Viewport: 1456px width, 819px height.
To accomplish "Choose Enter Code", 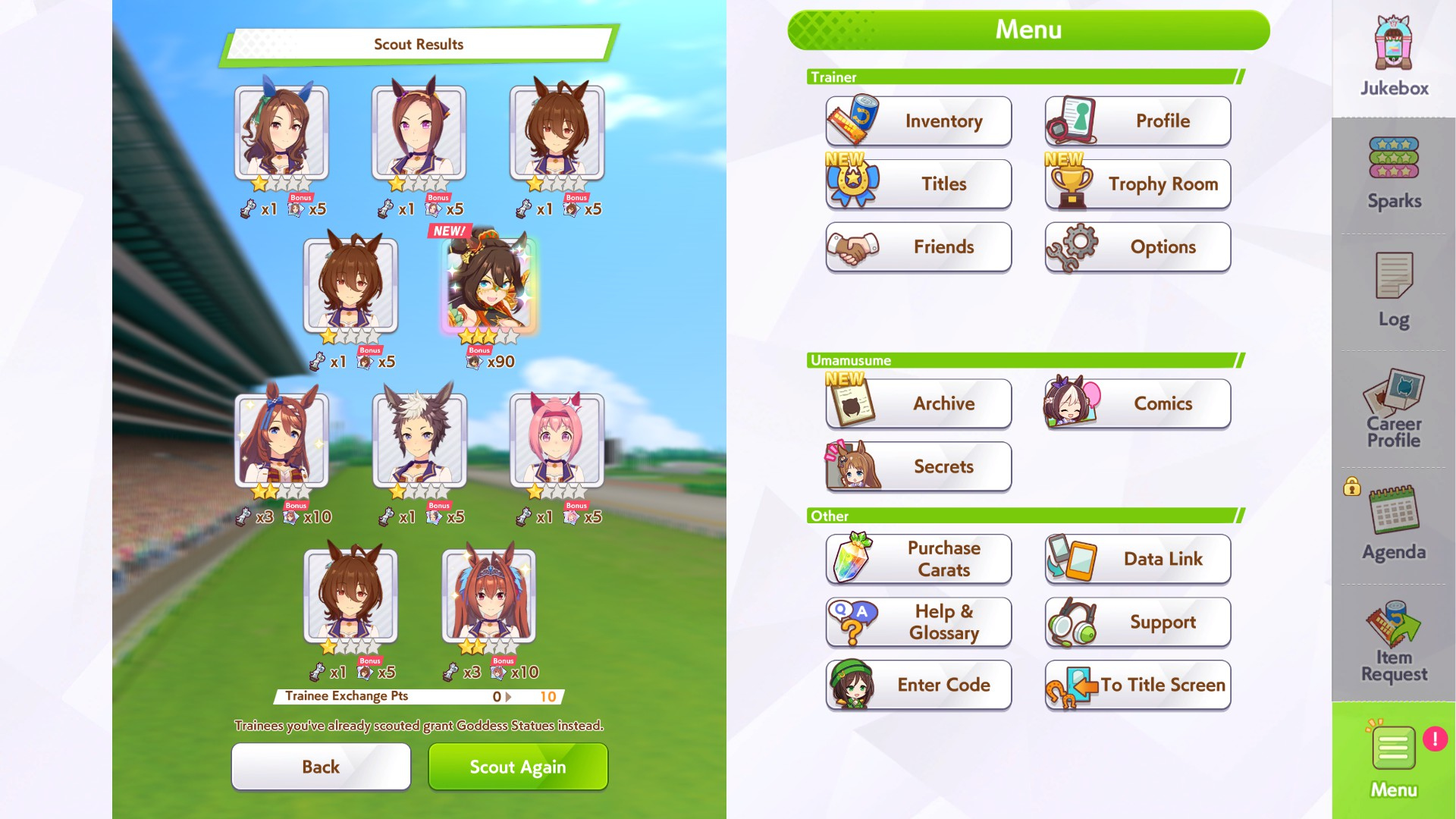I will (x=918, y=685).
